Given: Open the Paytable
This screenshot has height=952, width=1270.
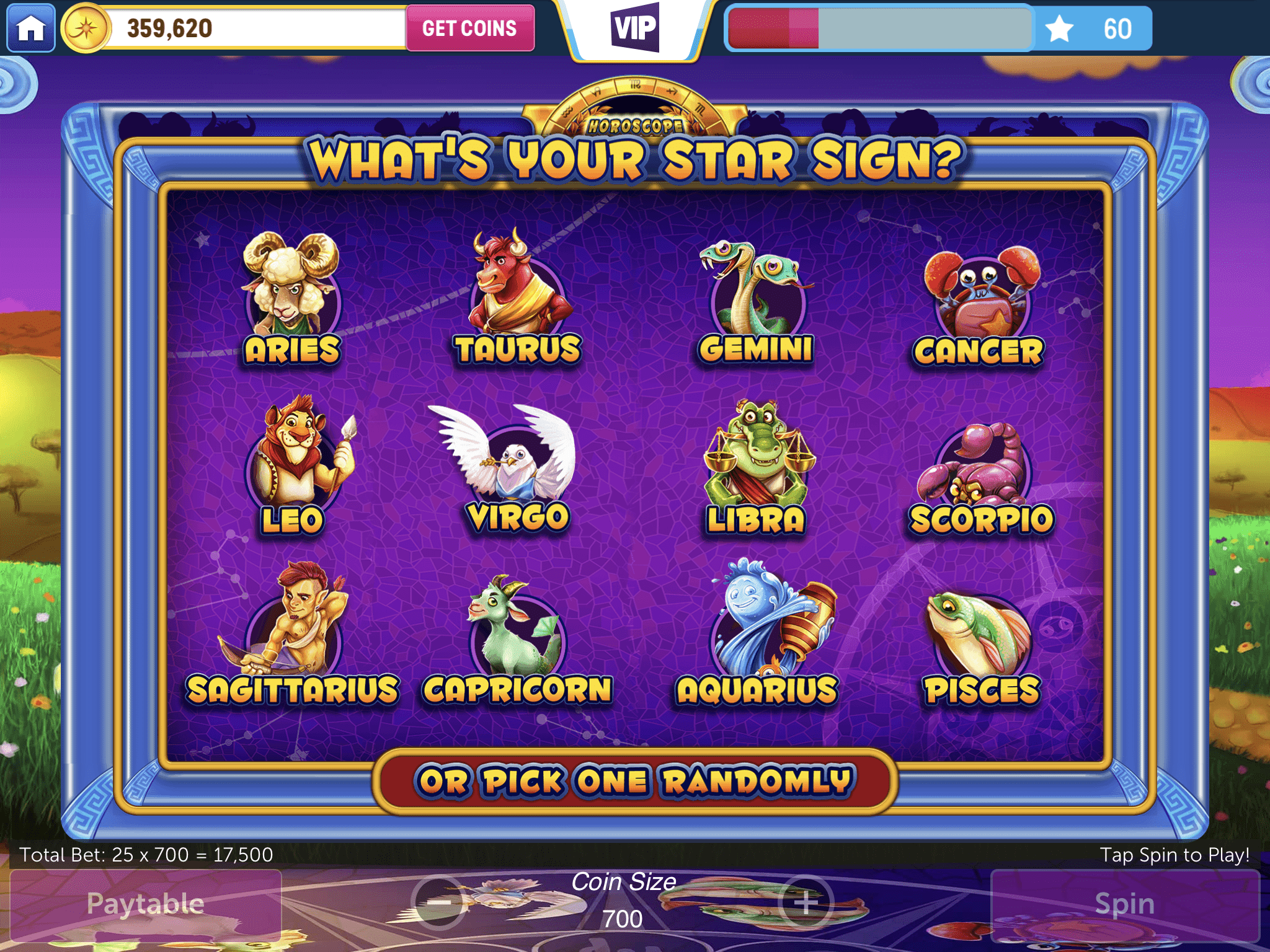Looking at the screenshot, I should click(x=146, y=904).
